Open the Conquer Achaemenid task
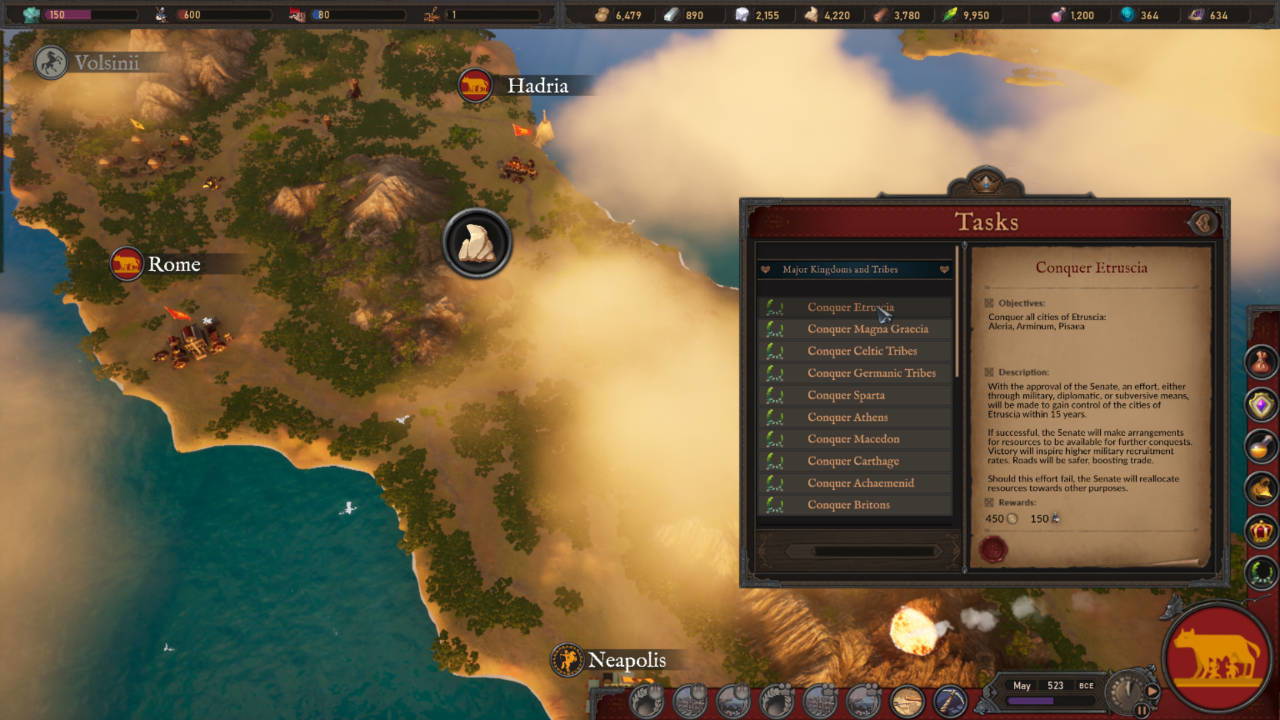The width and height of the screenshot is (1280, 720). [860, 483]
